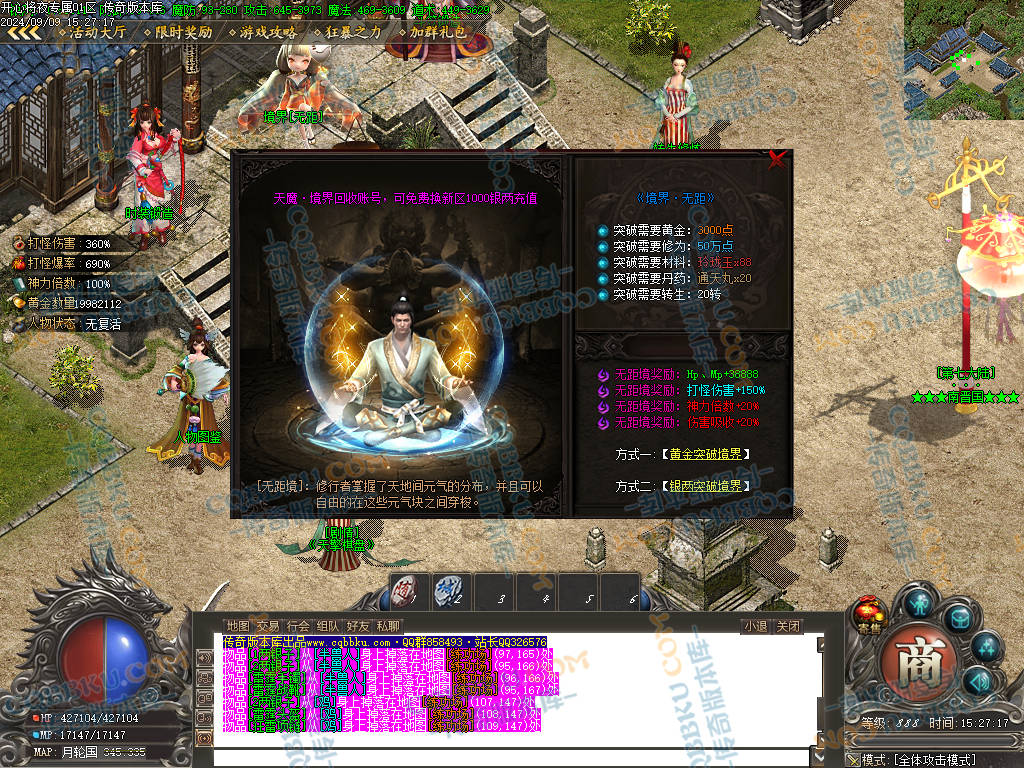Click the minimap
The width and height of the screenshot is (1024, 768).
(x=964, y=60)
